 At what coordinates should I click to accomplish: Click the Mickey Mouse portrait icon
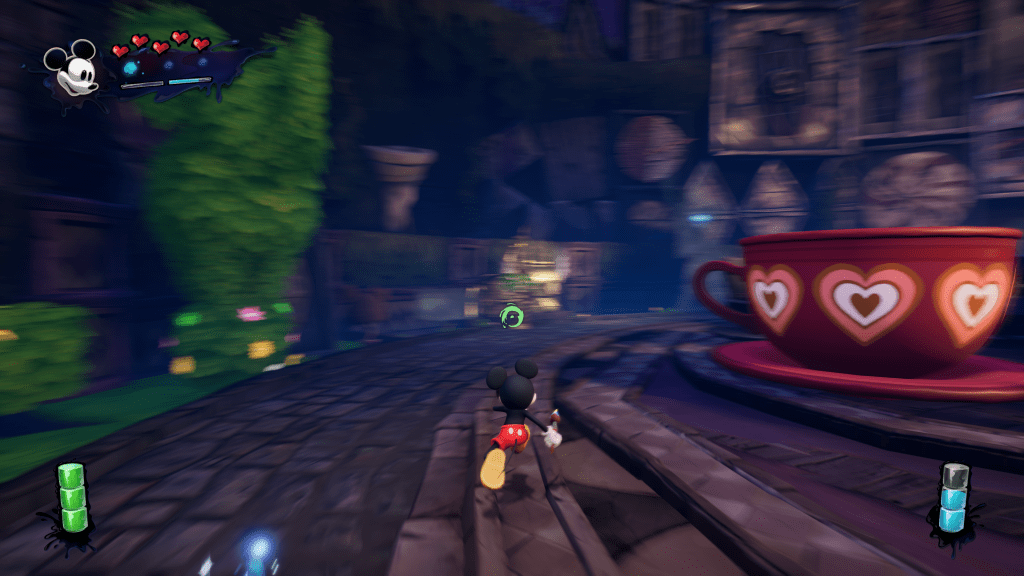click(x=72, y=70)
